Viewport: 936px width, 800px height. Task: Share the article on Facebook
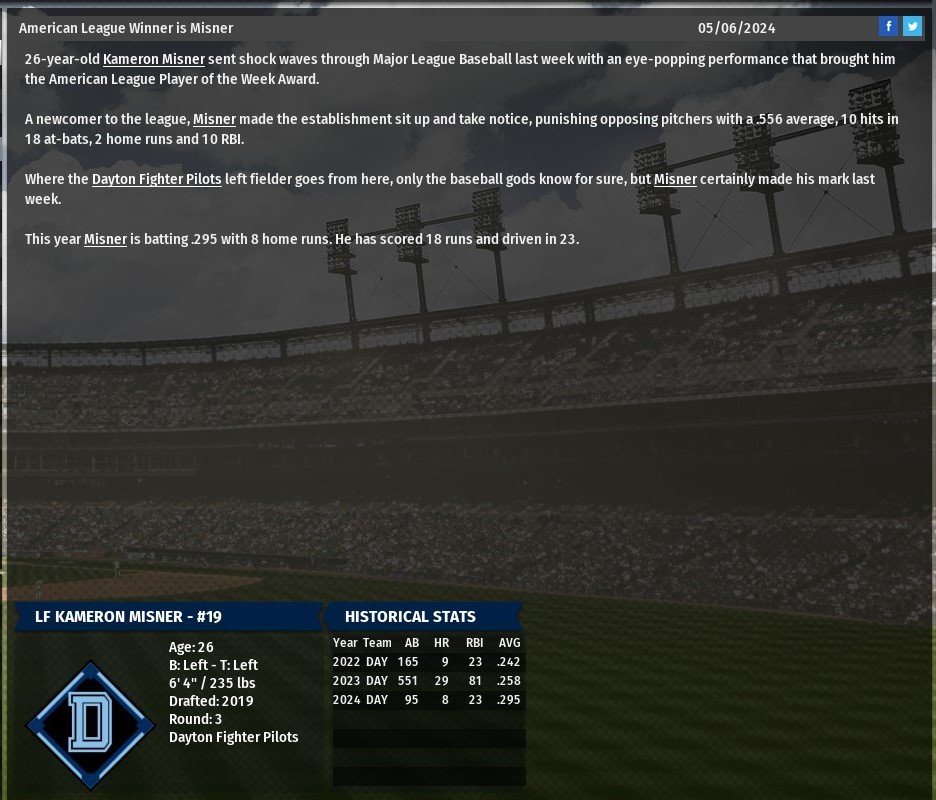[888, 27]
